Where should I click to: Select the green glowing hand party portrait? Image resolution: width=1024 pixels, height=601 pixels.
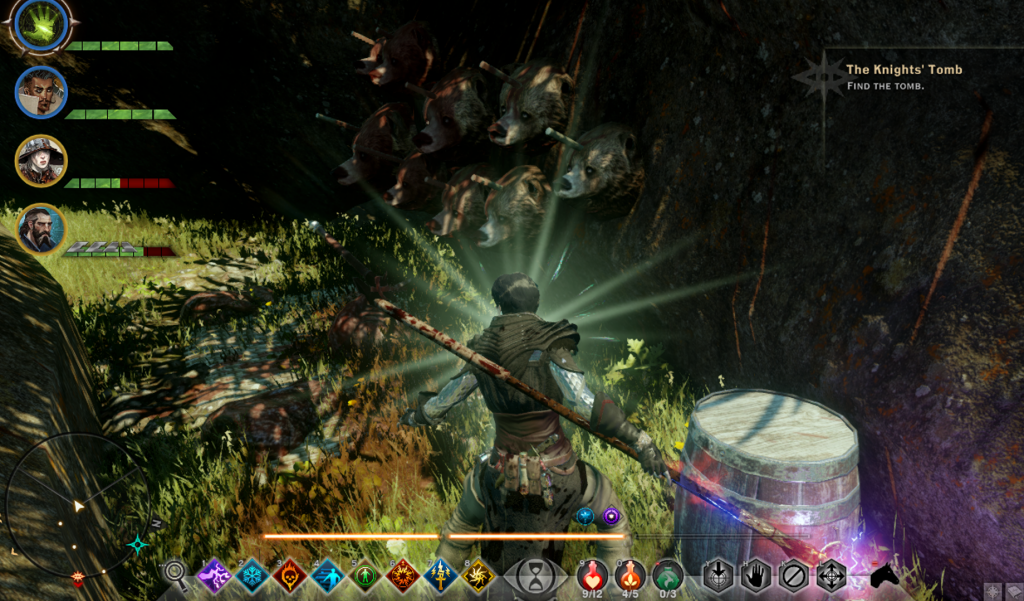tap(42, 24)
